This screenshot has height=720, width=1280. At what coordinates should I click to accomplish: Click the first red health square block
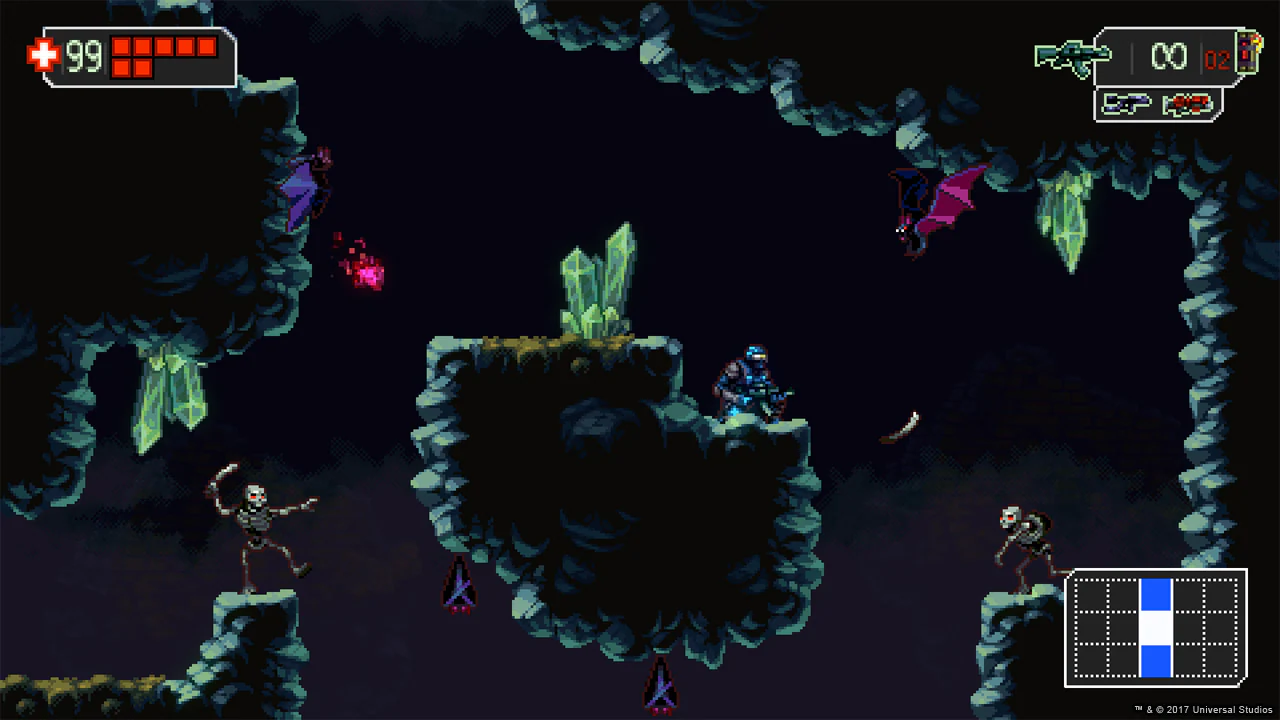click(120, 47)
